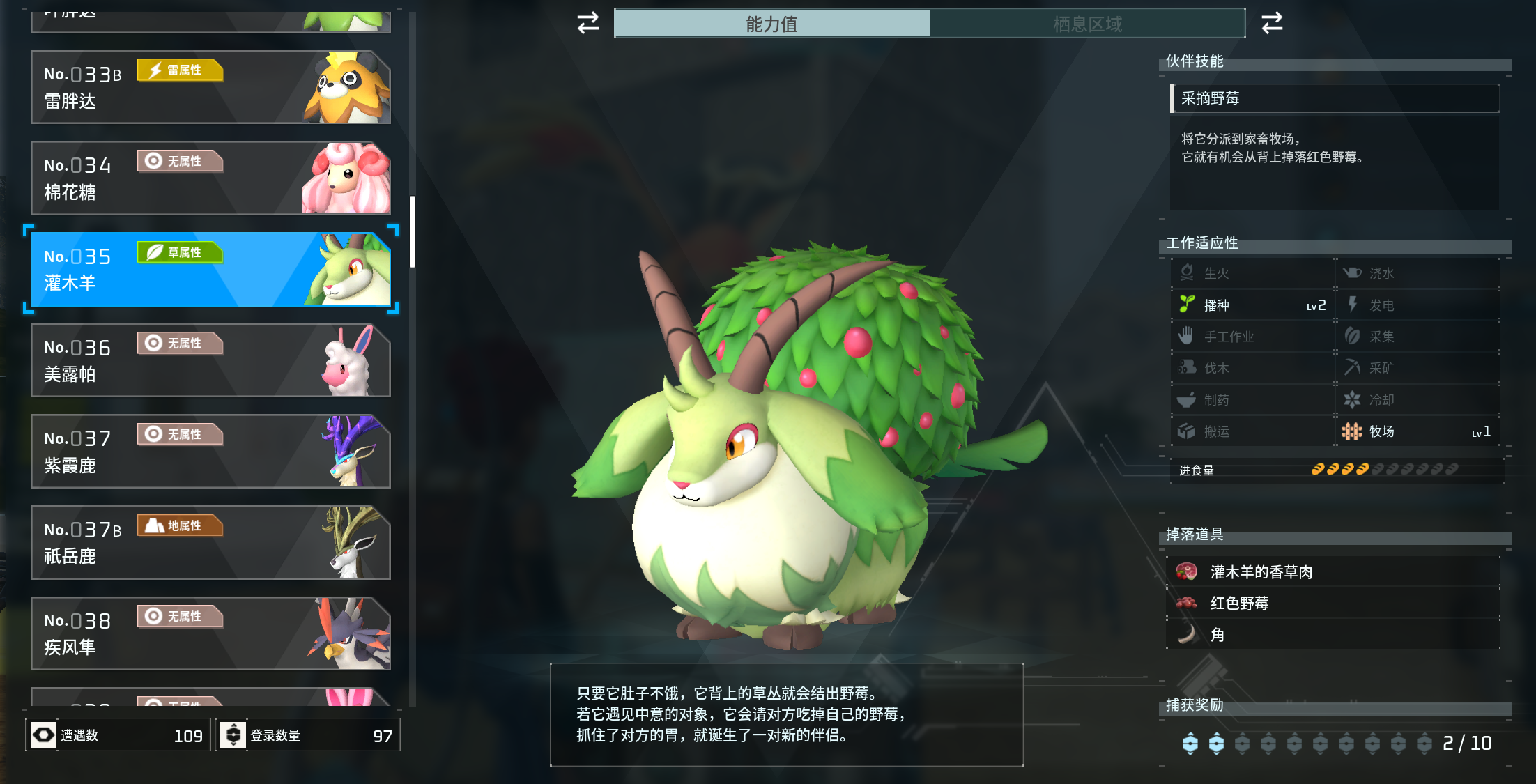Viewport: 1536px width, 784px height.
Task: Click the 遭遇数 counter icon
Action: 43,734
